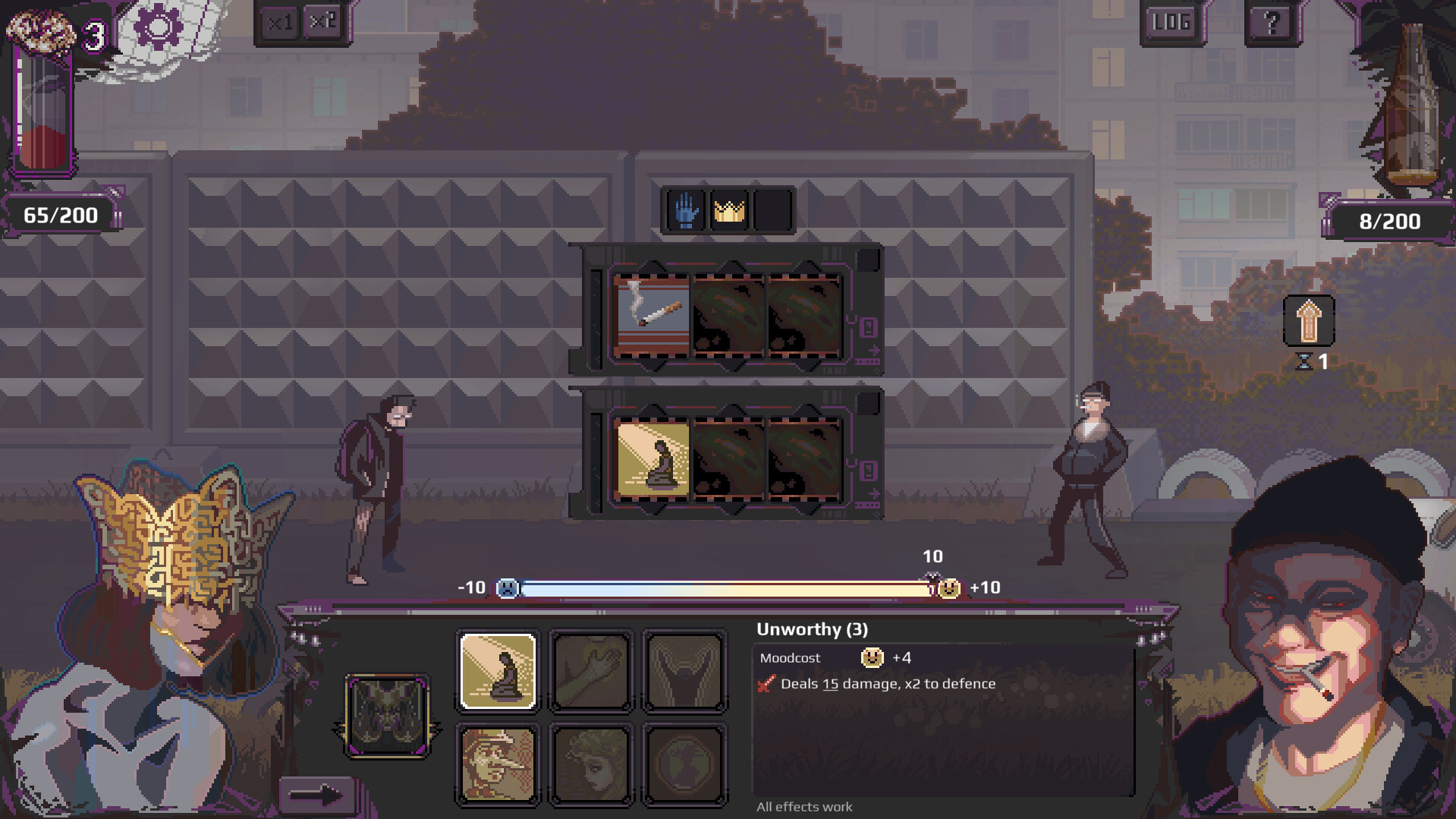Screen dimensions: 1456x819
Task: Click the happy face mood toggle
Action: pyautogui.click(x=951, y=587)
